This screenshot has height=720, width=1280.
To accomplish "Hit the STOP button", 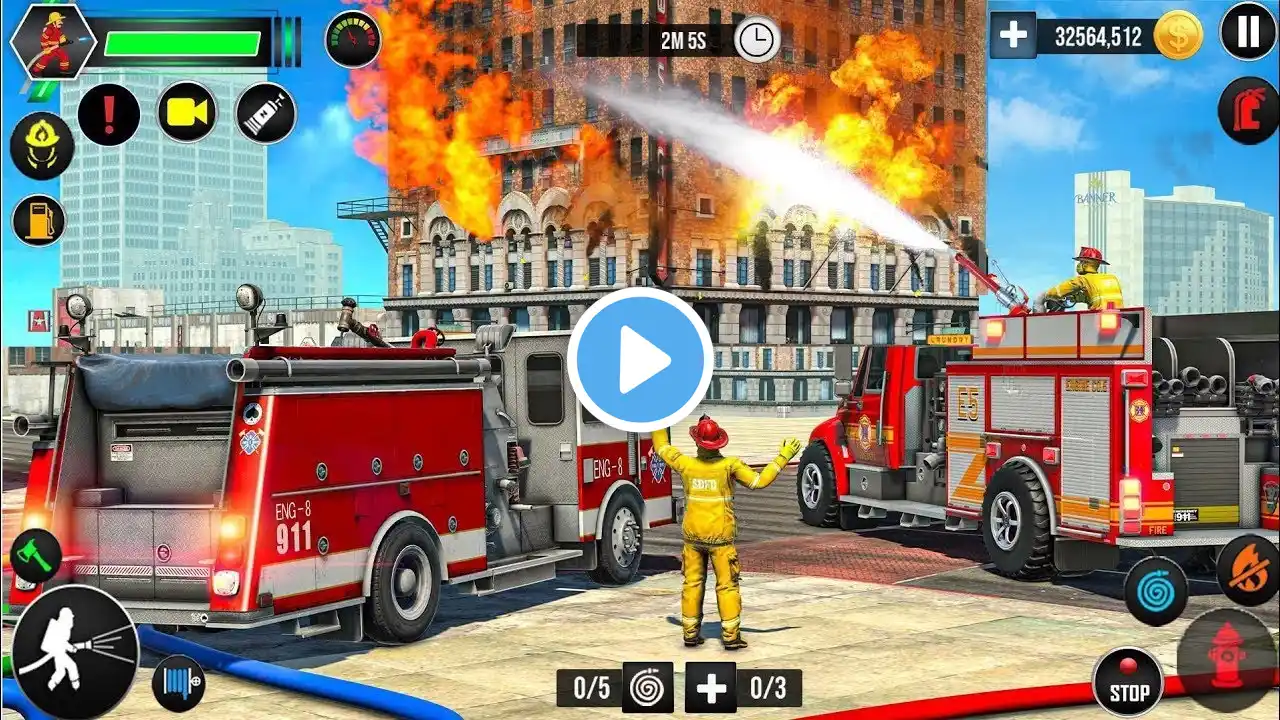I will click(x=1127, y=682).
